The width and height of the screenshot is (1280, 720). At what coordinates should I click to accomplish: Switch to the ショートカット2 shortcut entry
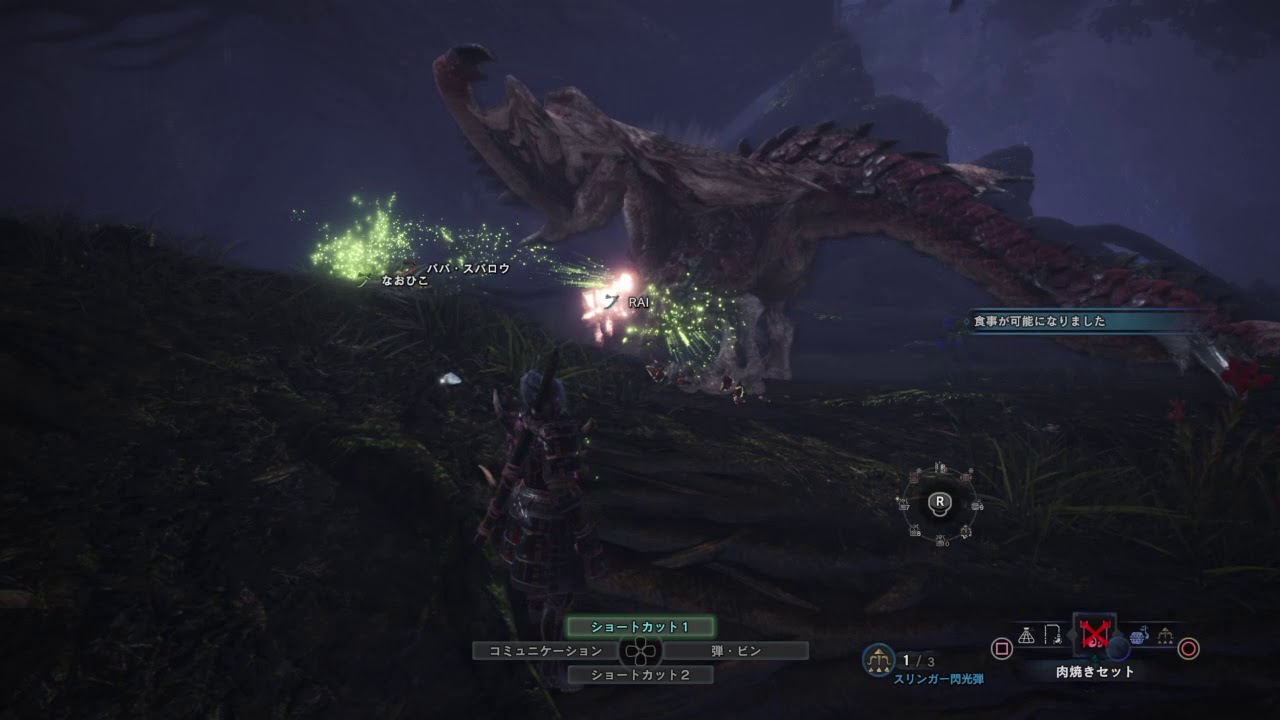640,675
